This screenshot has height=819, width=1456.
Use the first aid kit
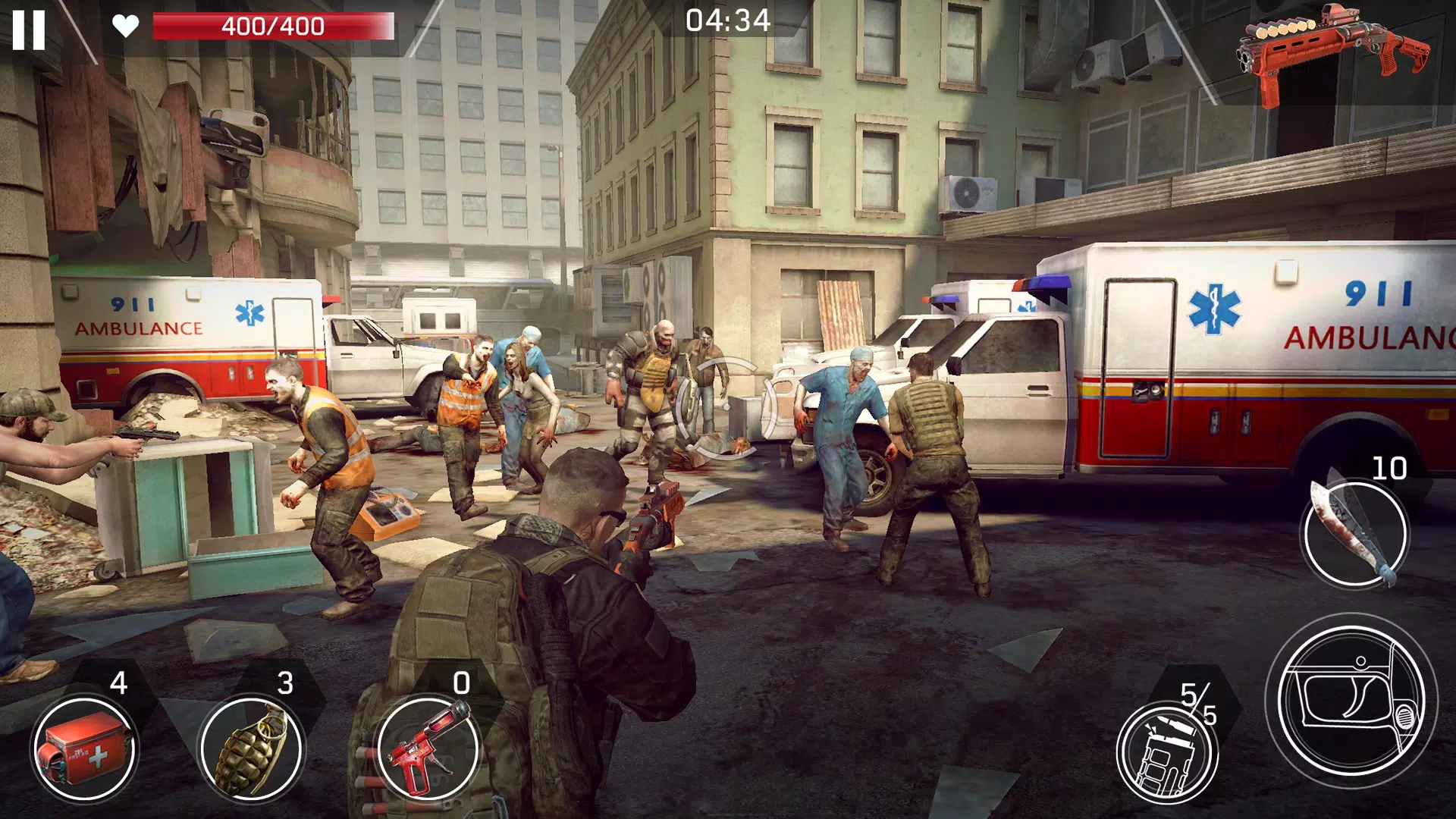coord(83,749)
